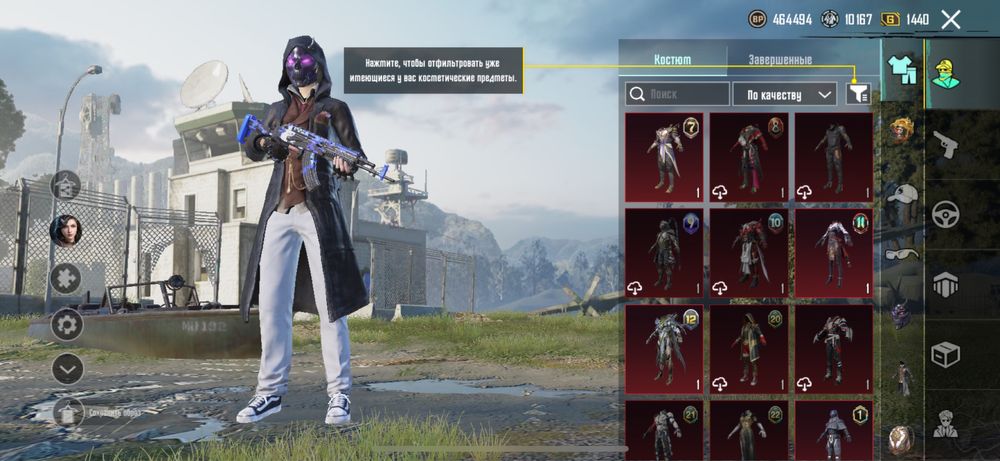
Task: Open the Завершенные tab
Action: [780, 59]
